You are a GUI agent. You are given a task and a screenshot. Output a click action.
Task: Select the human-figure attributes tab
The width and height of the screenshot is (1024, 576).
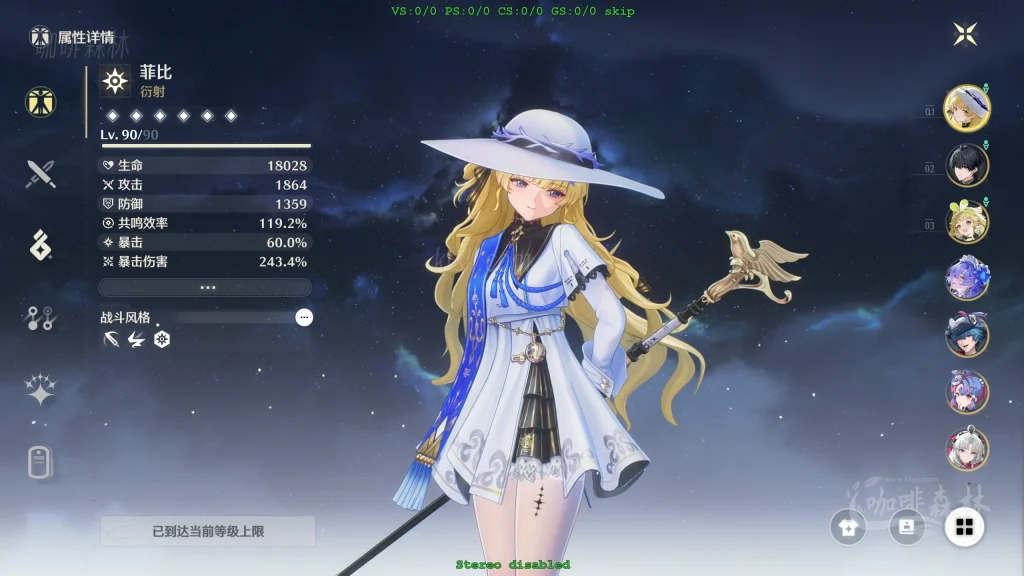(x=41, y=101)
